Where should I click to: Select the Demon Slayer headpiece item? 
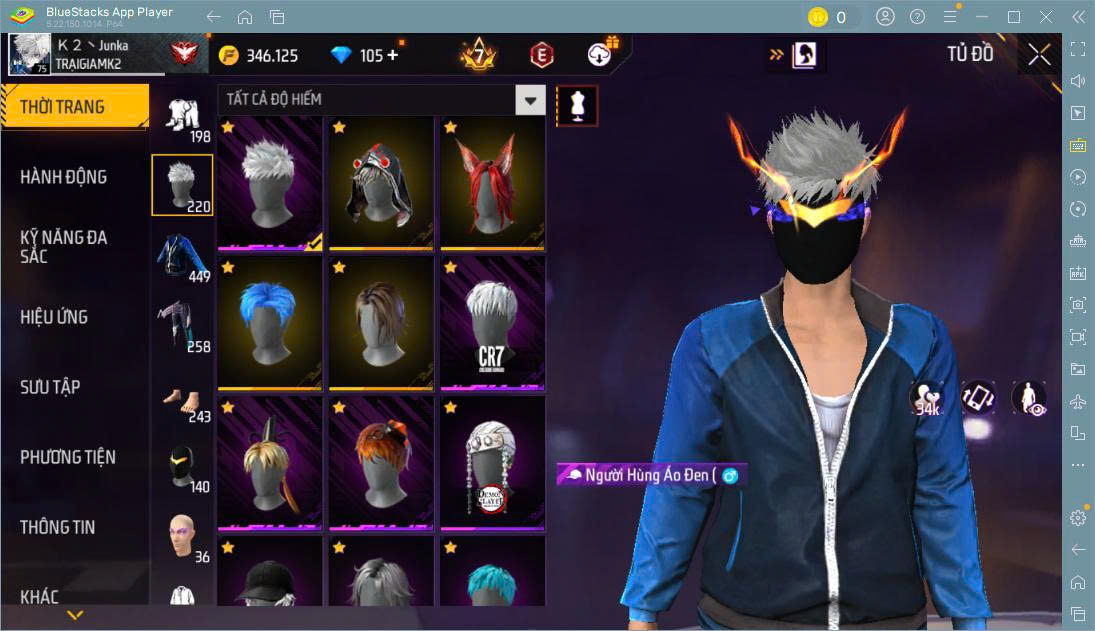492,462
